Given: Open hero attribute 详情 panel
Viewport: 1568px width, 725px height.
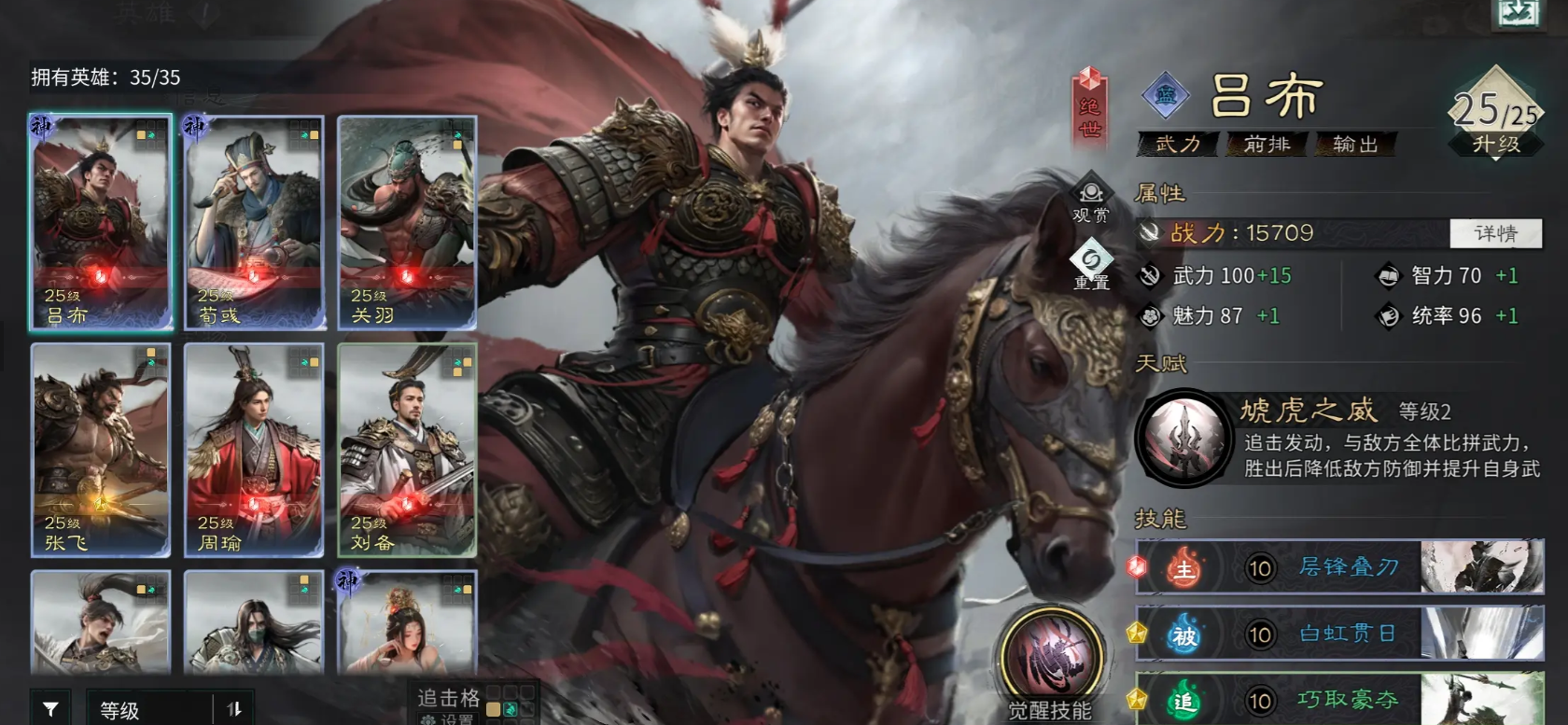Looking at the screenshot, I should [1493, 233].
